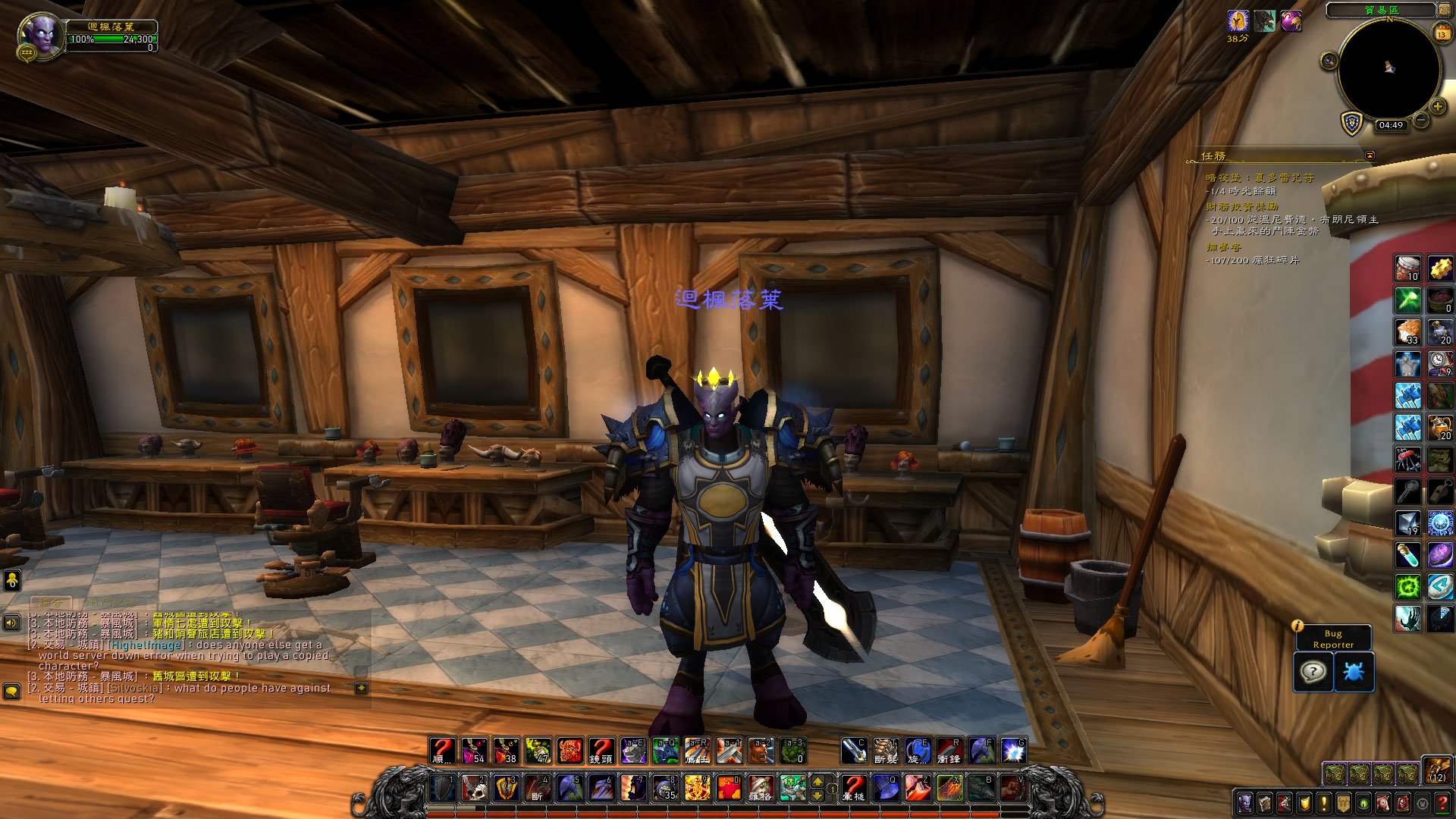Toggle the minimap tracking magnifier button
Viewport: 1456px width, 819px height.
point(1329,61)
